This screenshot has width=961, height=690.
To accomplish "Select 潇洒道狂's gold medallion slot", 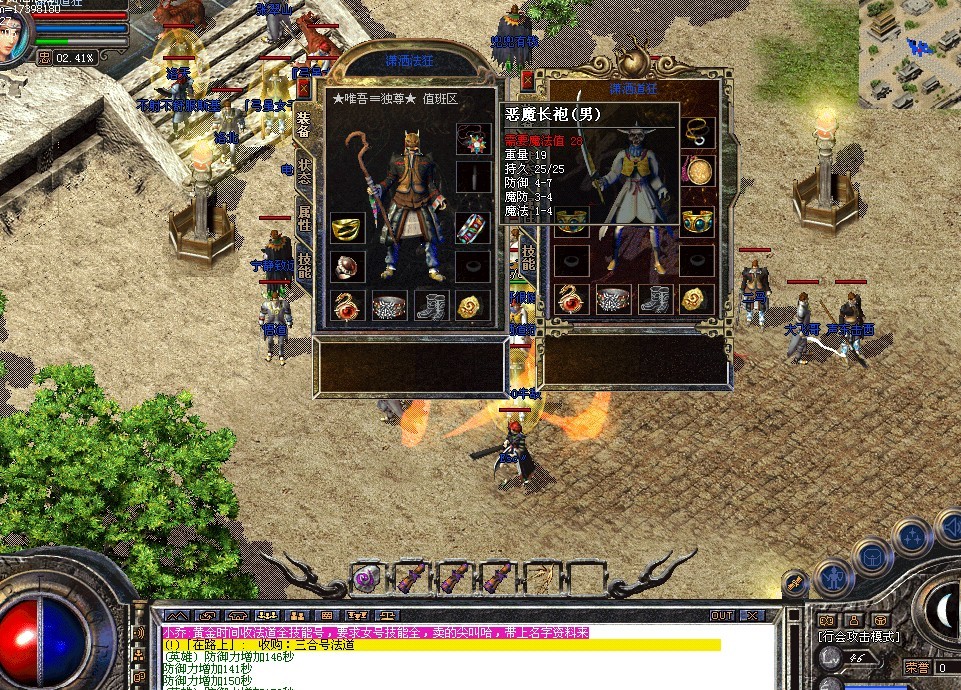I will pos(697,168).
